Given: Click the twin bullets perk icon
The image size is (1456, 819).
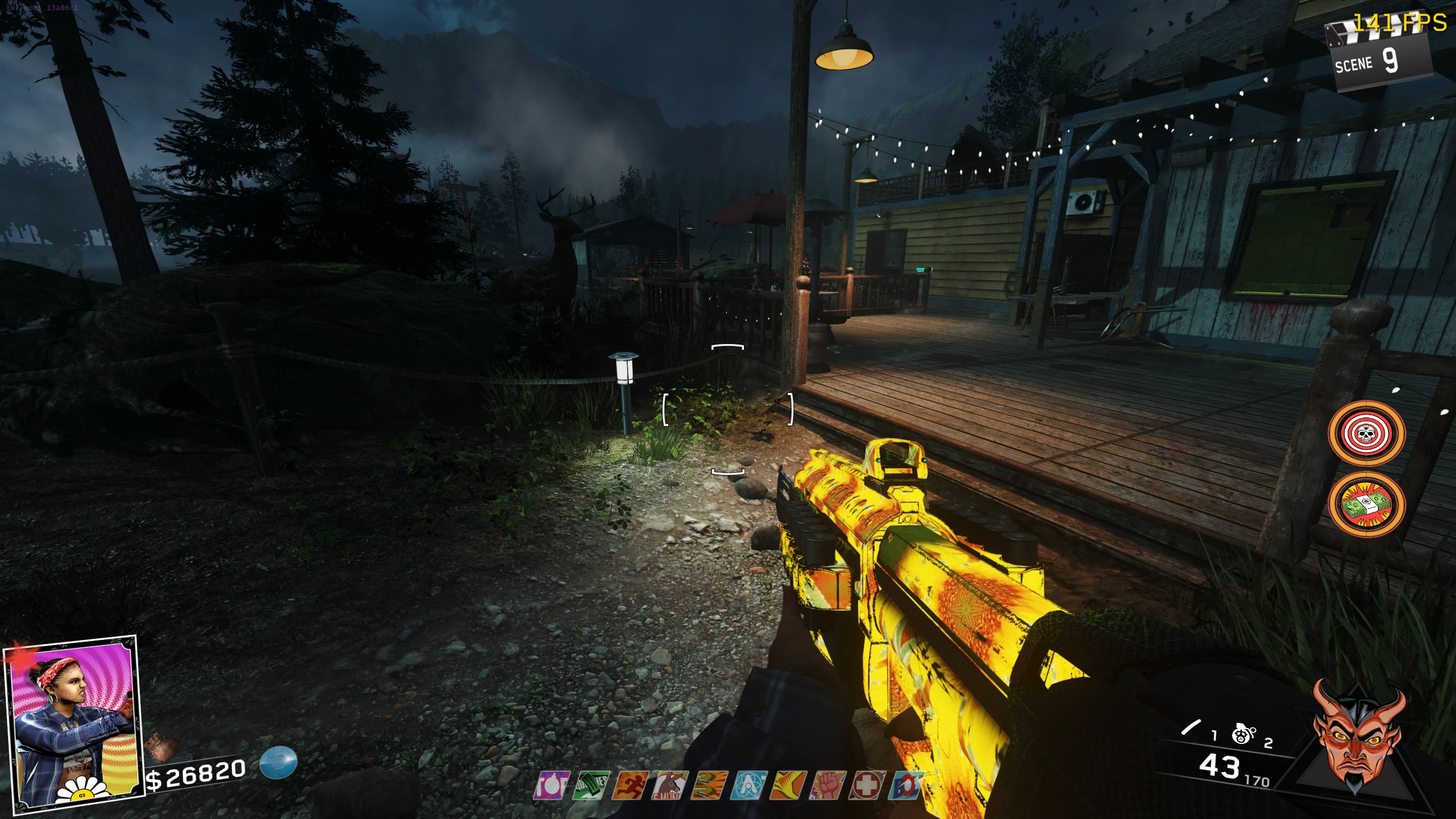Looking at the screenshot, I should (709, 786).
